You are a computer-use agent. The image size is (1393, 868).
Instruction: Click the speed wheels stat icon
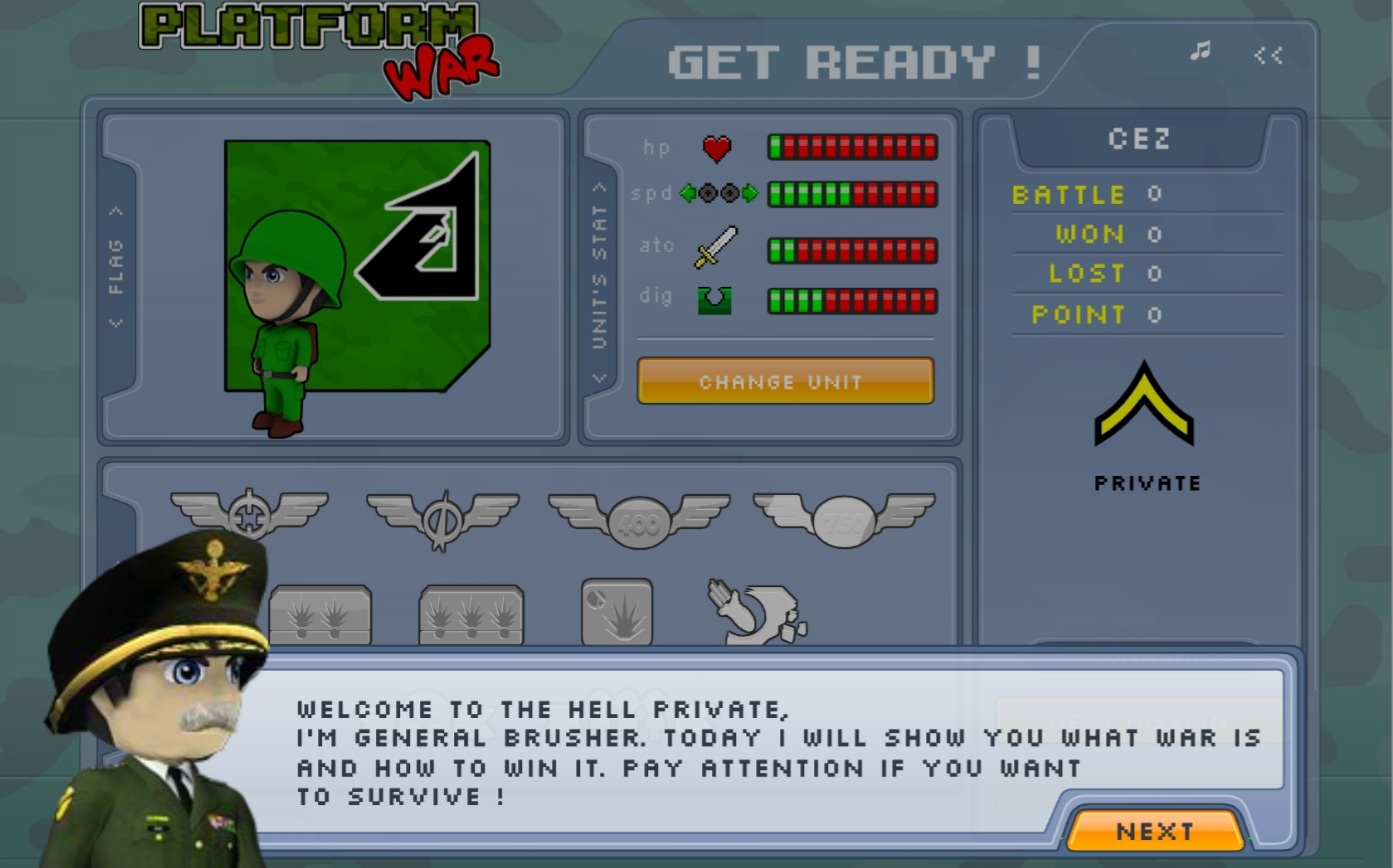[x=718, y=193]
